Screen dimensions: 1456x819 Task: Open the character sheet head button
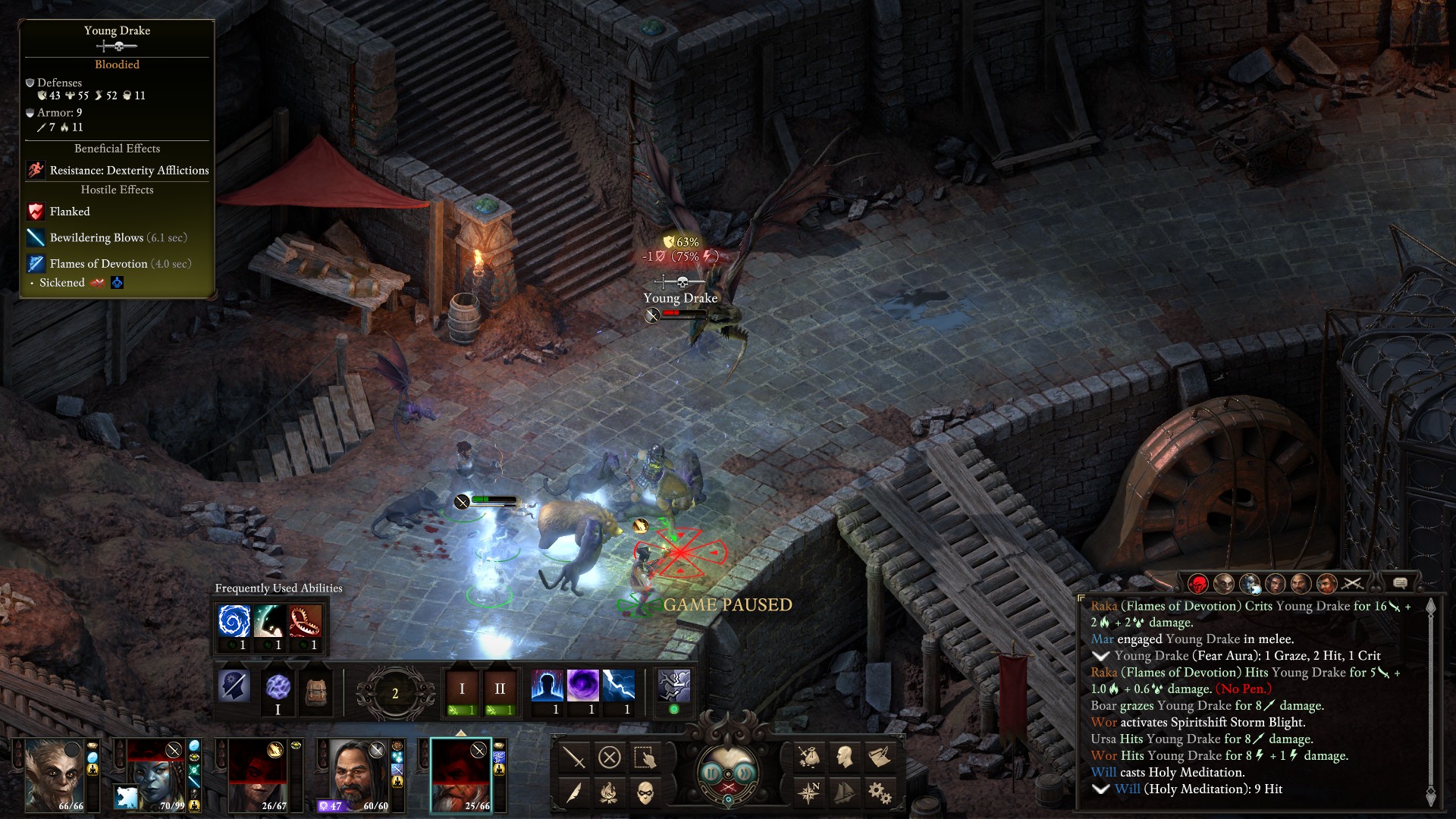point(844,757)
